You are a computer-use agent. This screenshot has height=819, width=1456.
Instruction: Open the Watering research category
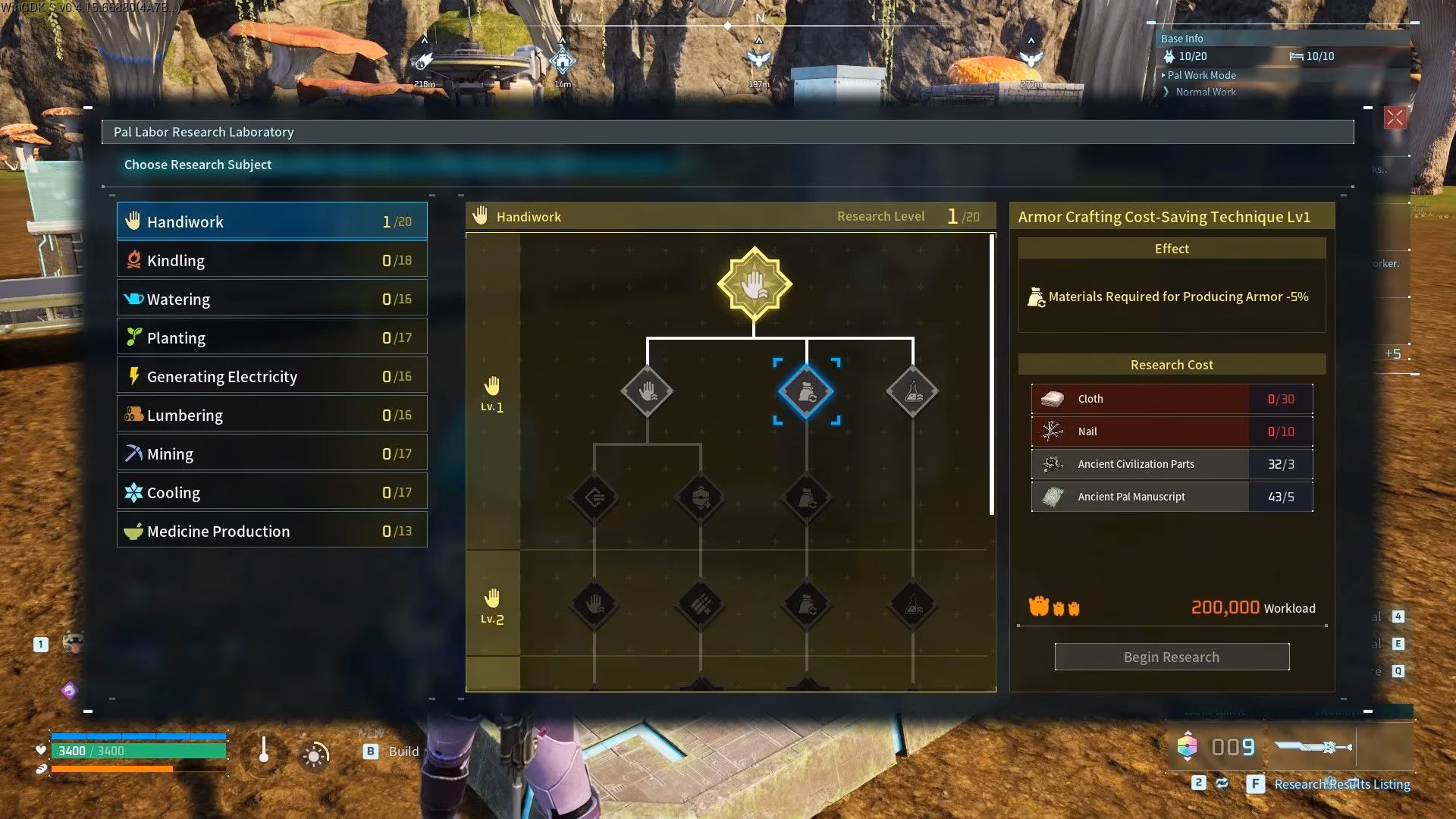pyautogui.click(x=271, y=299)
